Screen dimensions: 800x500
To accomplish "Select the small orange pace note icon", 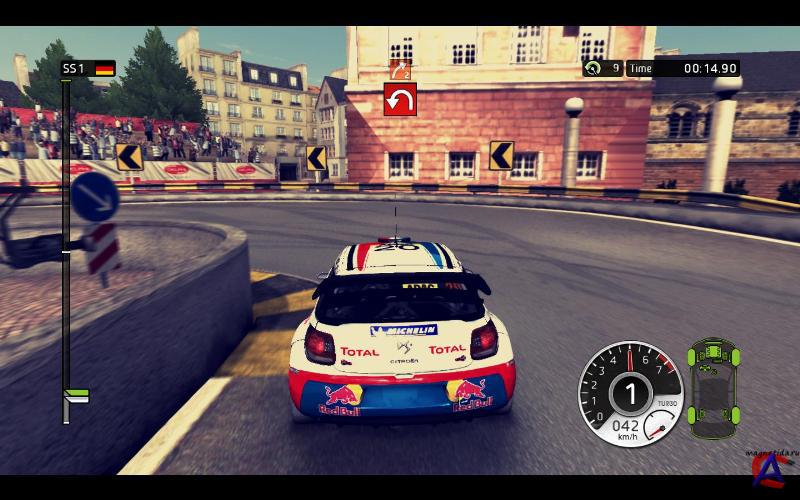I will point(400,69).
